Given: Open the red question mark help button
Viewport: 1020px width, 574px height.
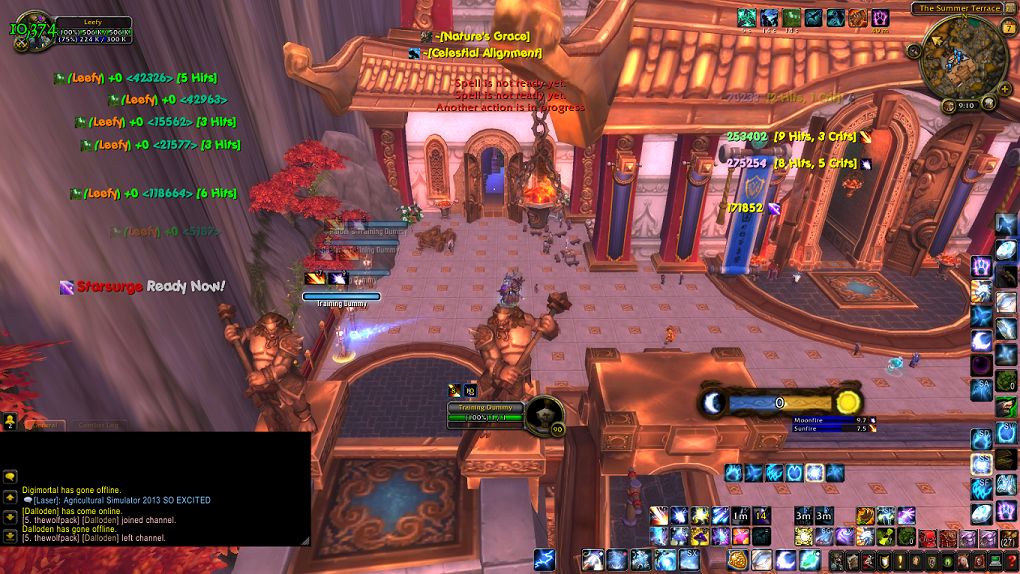Looking at the screenshot, I should [x=1011, y=561].
